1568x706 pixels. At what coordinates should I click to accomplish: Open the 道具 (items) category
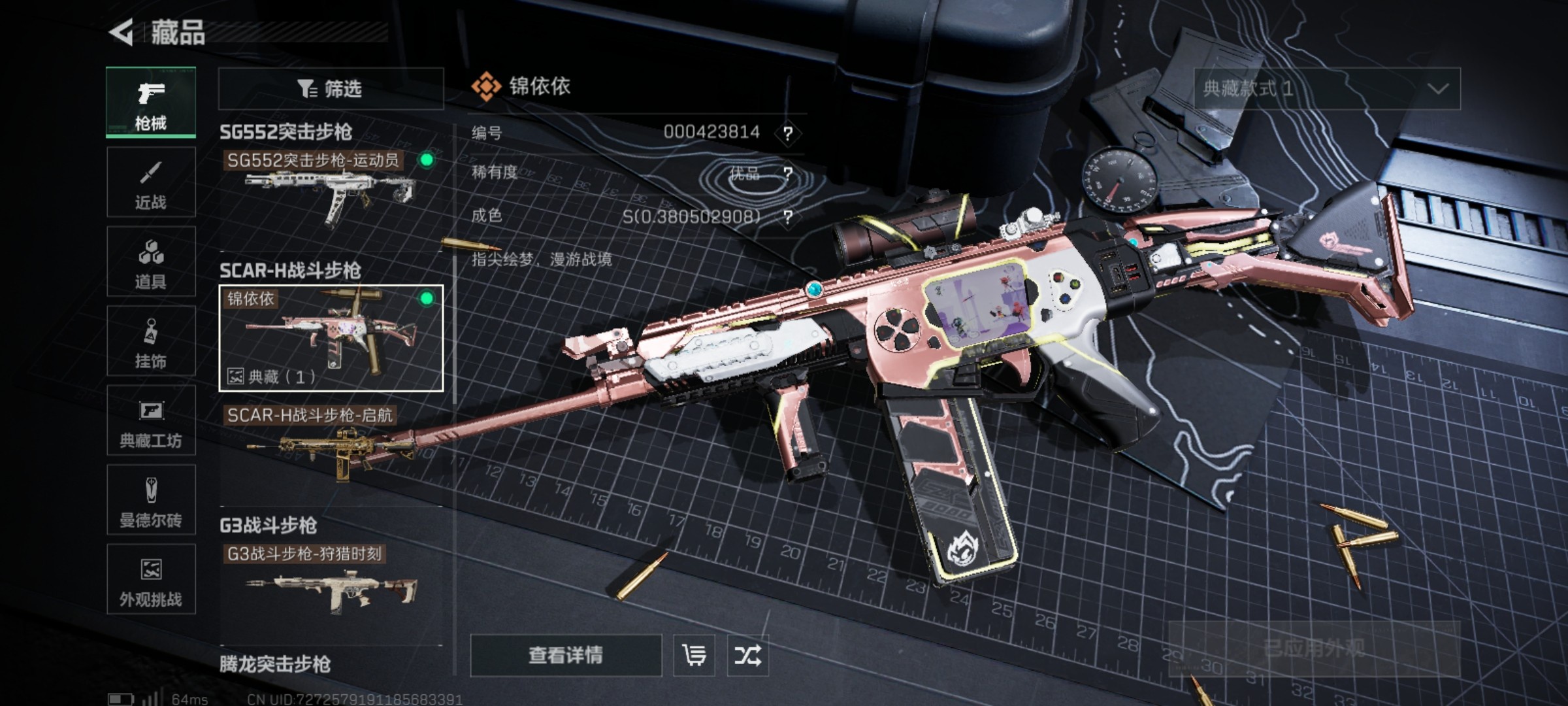tap(150, 261)
